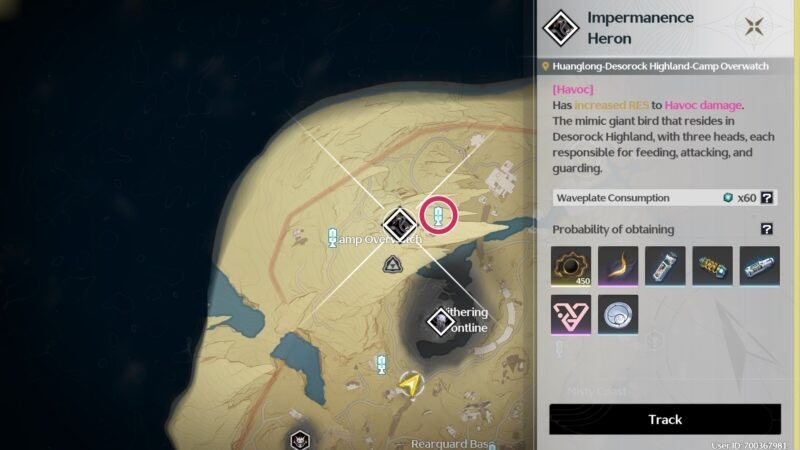The width and height of the screenshot is (800, 450).
Task: Track the Impermanence Heron boss
Action: coord(665,419)
